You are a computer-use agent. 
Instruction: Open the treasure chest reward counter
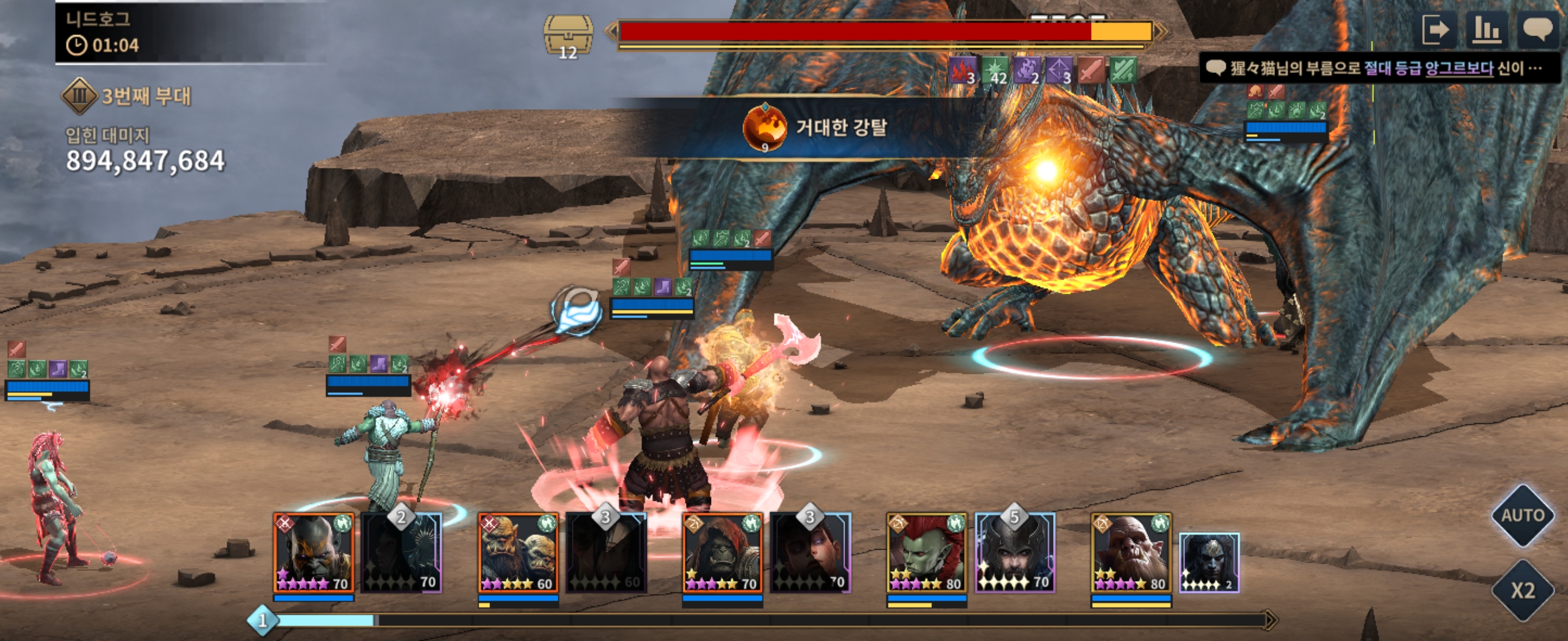(x=567, y=36)
